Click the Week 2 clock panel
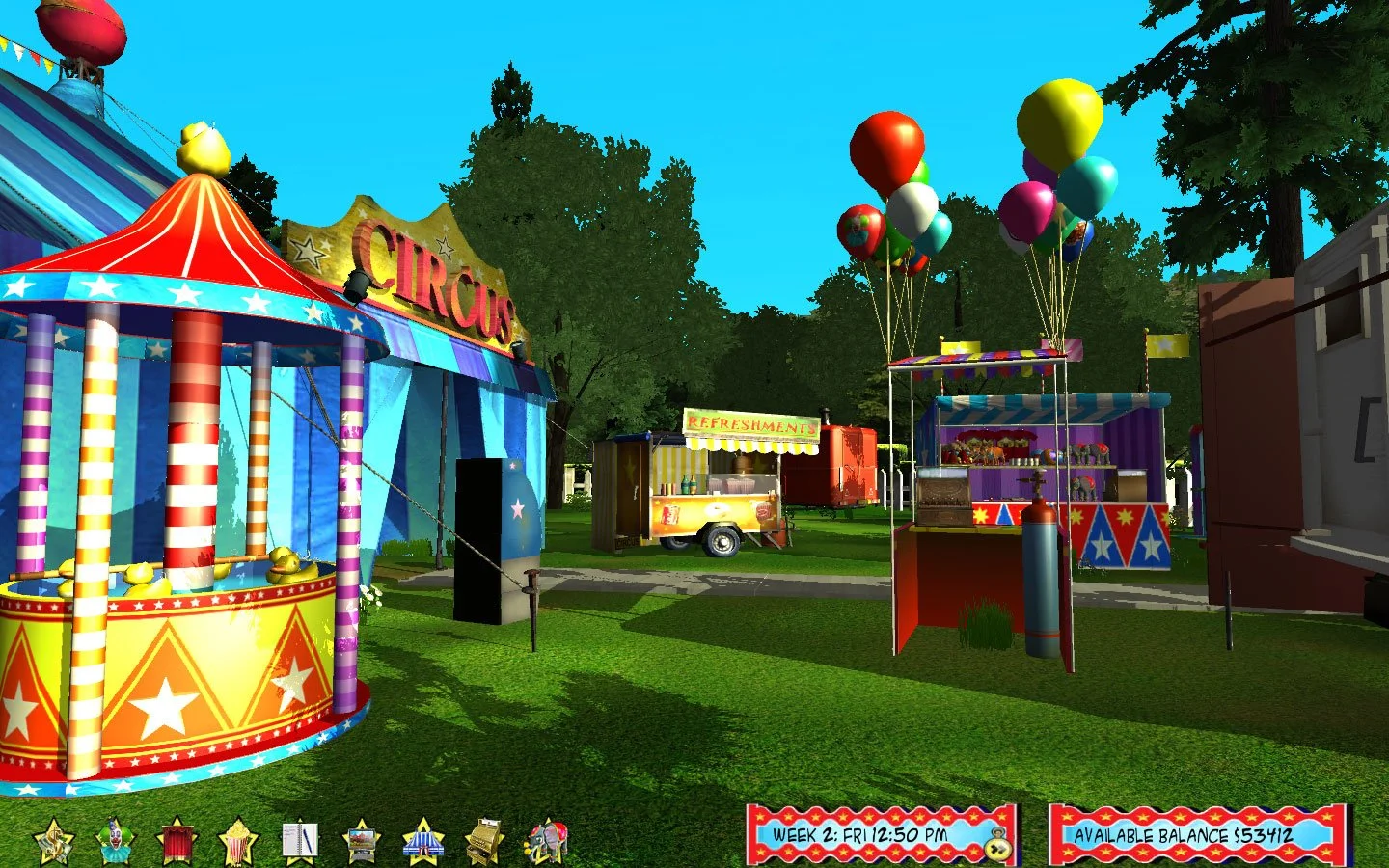1389x868 pixels. coord(858,838)
